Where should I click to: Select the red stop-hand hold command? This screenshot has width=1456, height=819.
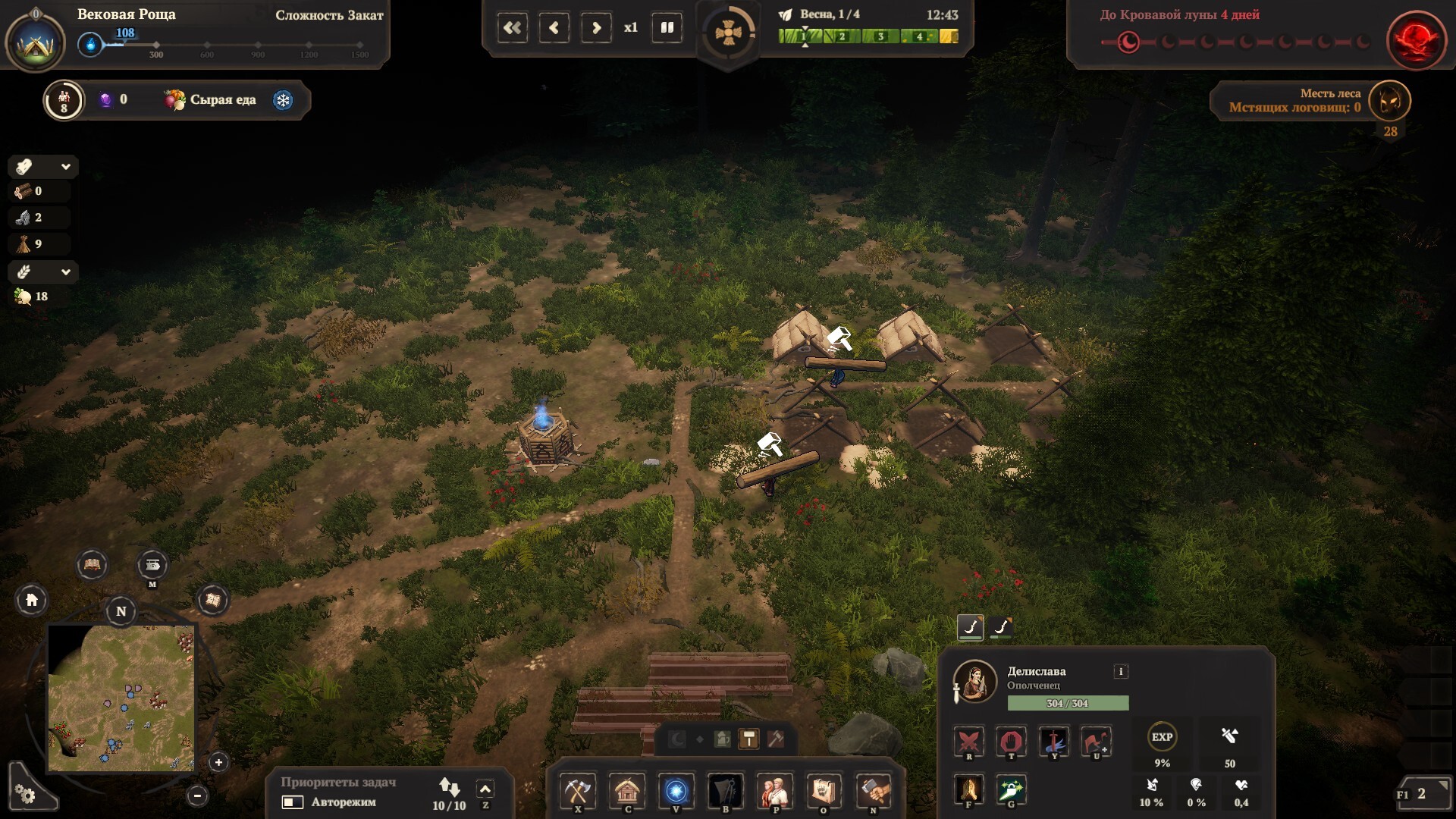coord(1011,741)
